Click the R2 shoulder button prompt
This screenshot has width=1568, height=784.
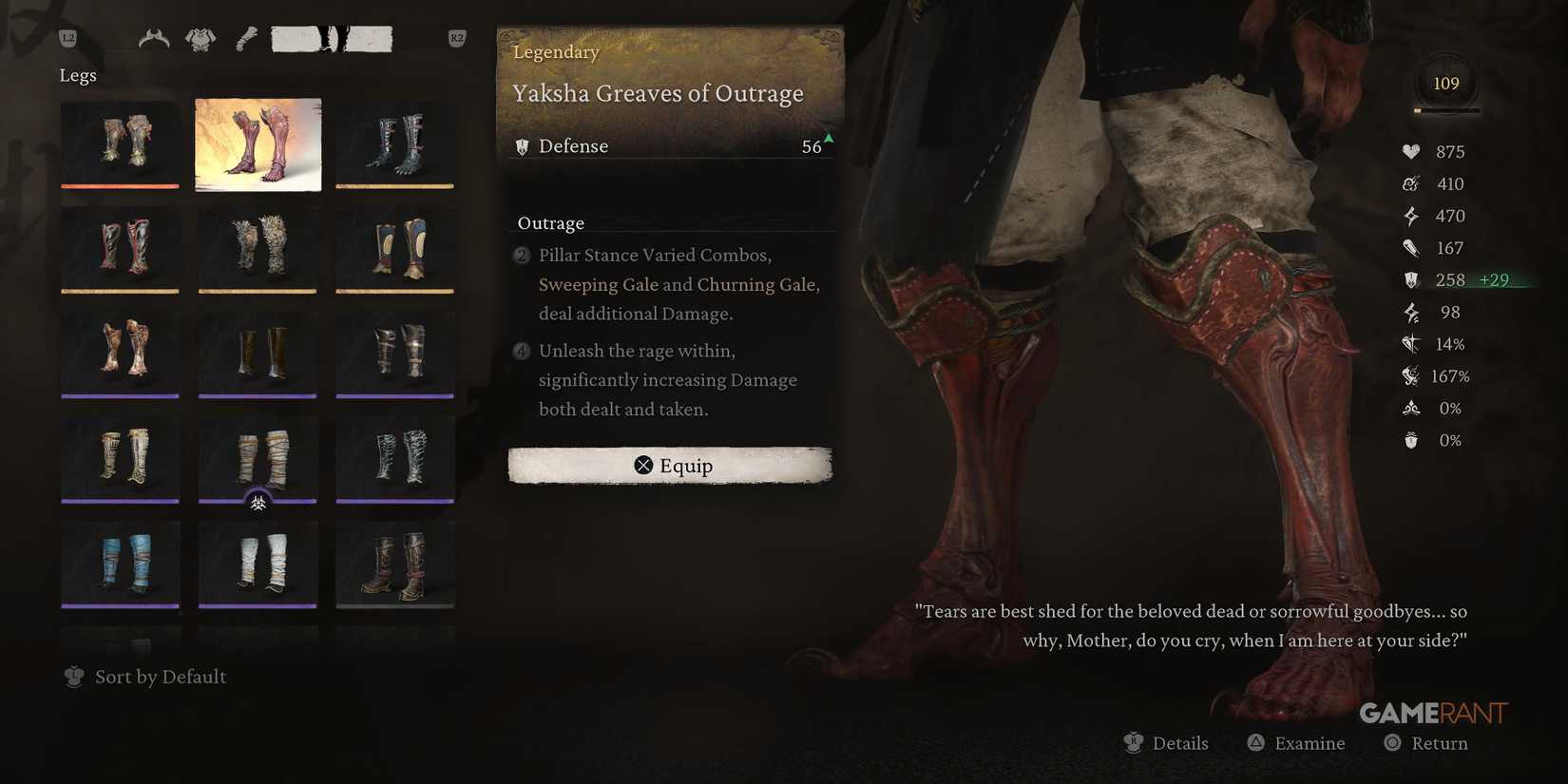456,38
